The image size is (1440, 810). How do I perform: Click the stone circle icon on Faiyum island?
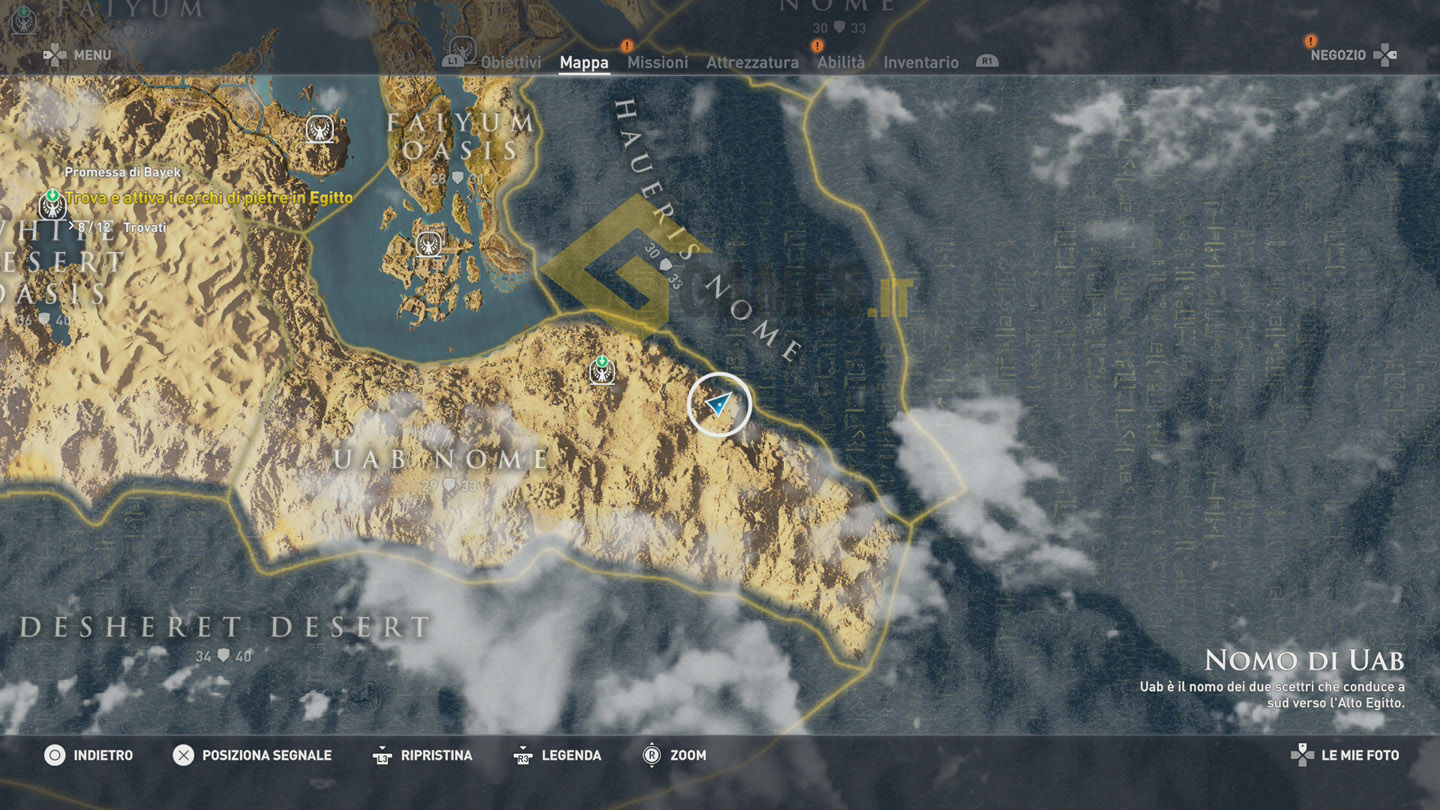(x=430, y=243)
